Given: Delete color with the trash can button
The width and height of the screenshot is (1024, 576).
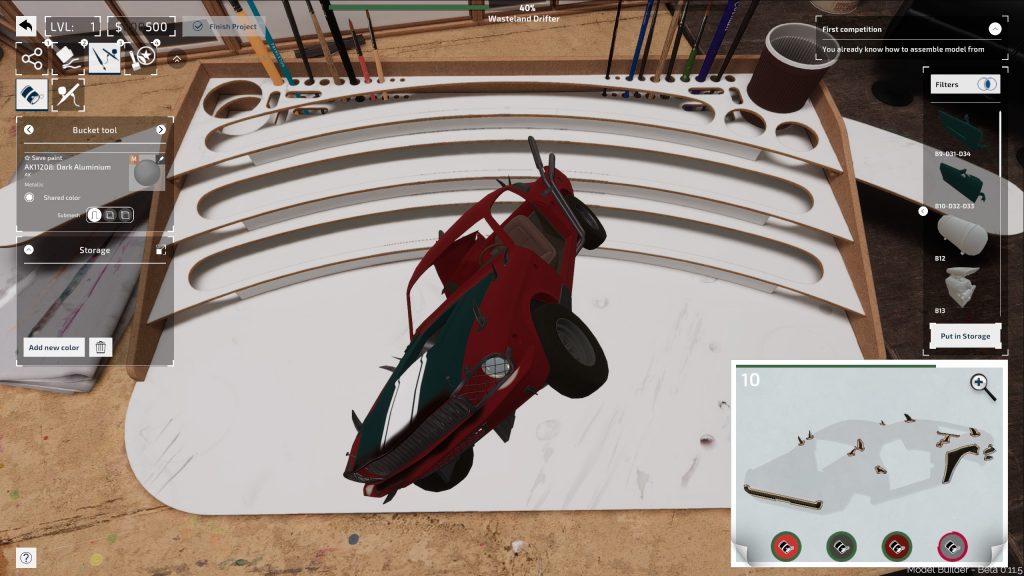Looking at the screenshot, I should tap(100, 347).
